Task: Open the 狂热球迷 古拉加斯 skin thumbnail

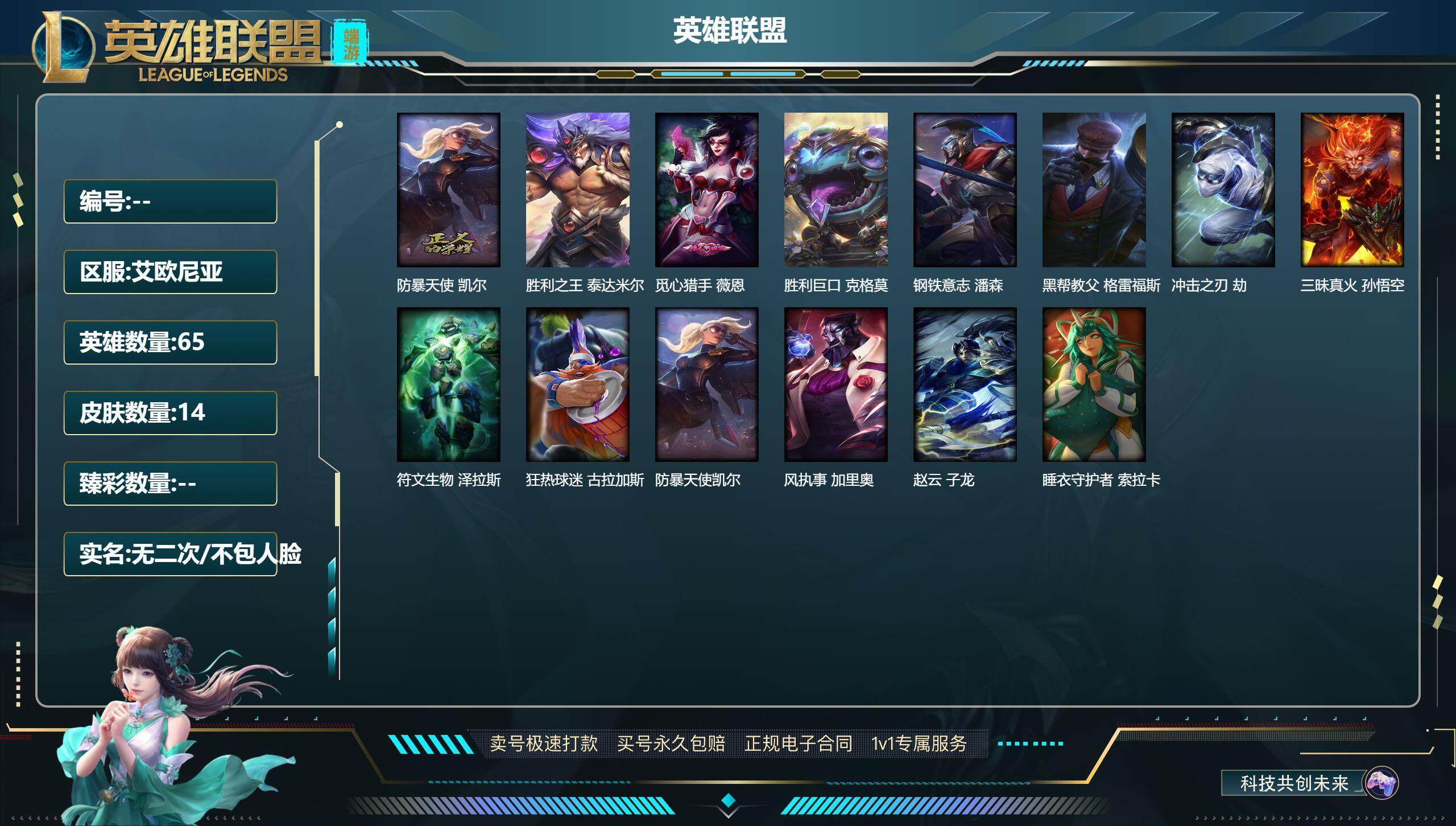Action: pyautogui.click(x=577, y=385)
